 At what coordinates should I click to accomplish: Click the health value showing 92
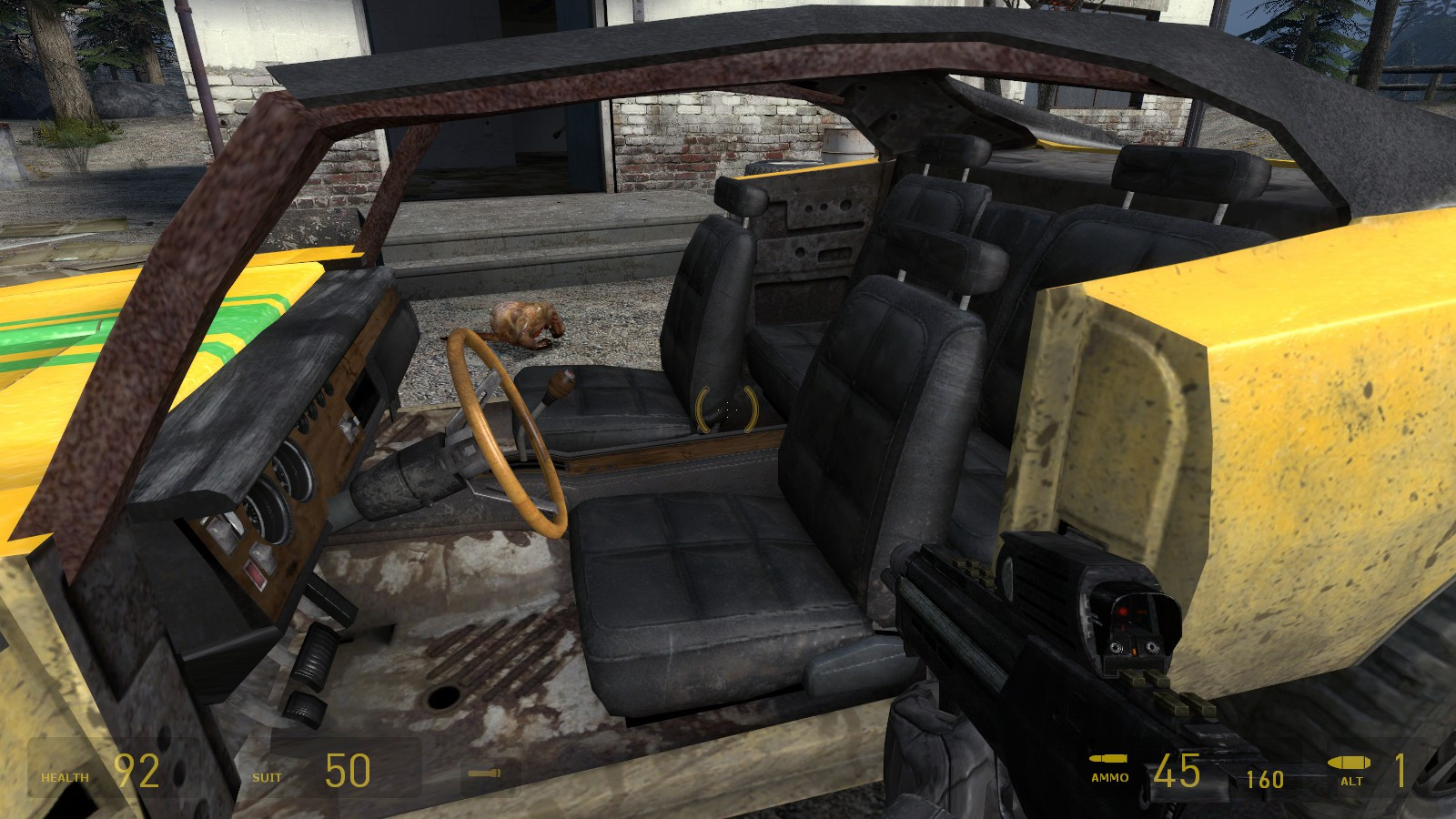pyautogui.click(x=136, y=769)
